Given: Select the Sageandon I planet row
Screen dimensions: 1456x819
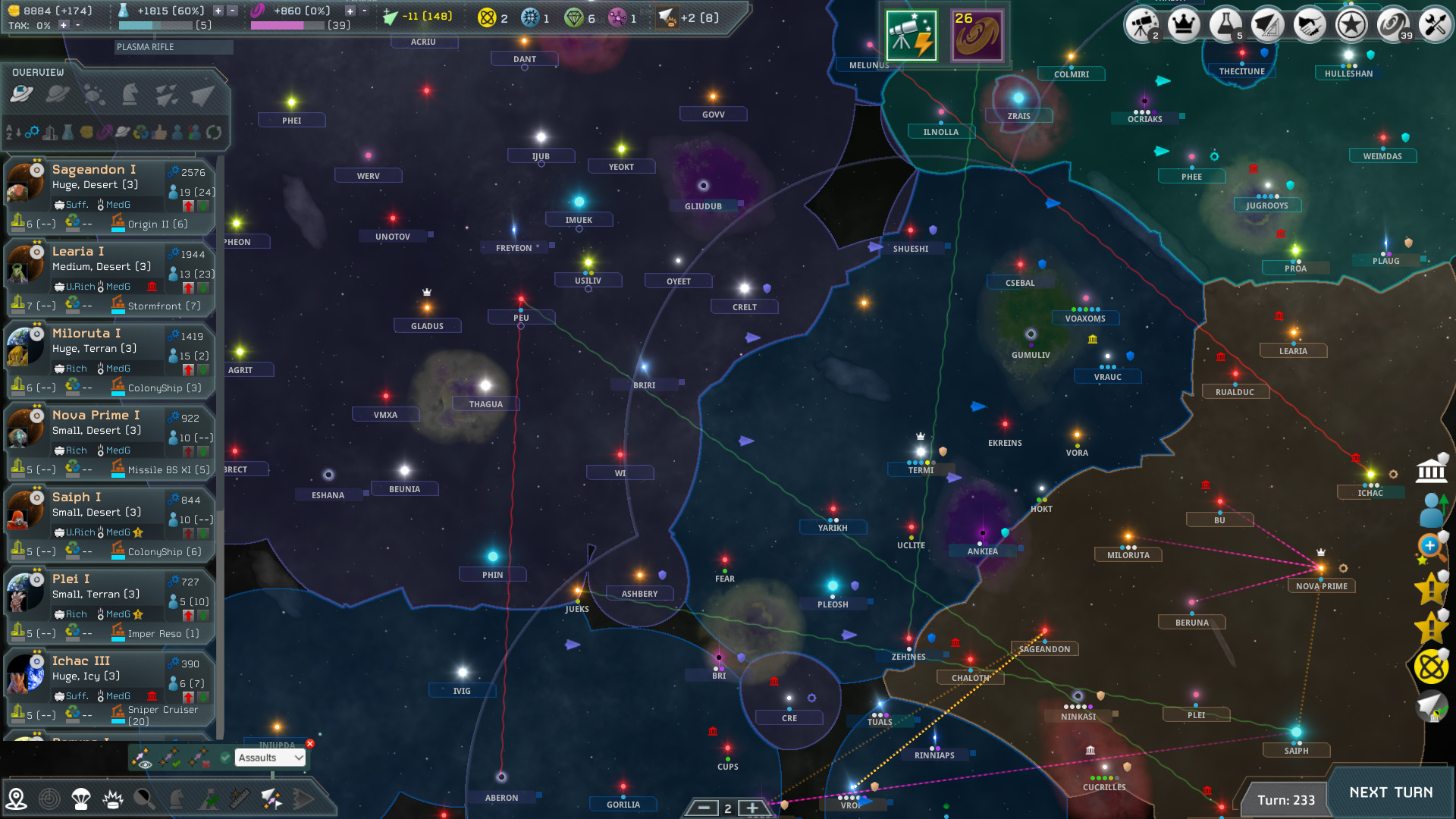Looking at the screenshot, I should [110, 196].
